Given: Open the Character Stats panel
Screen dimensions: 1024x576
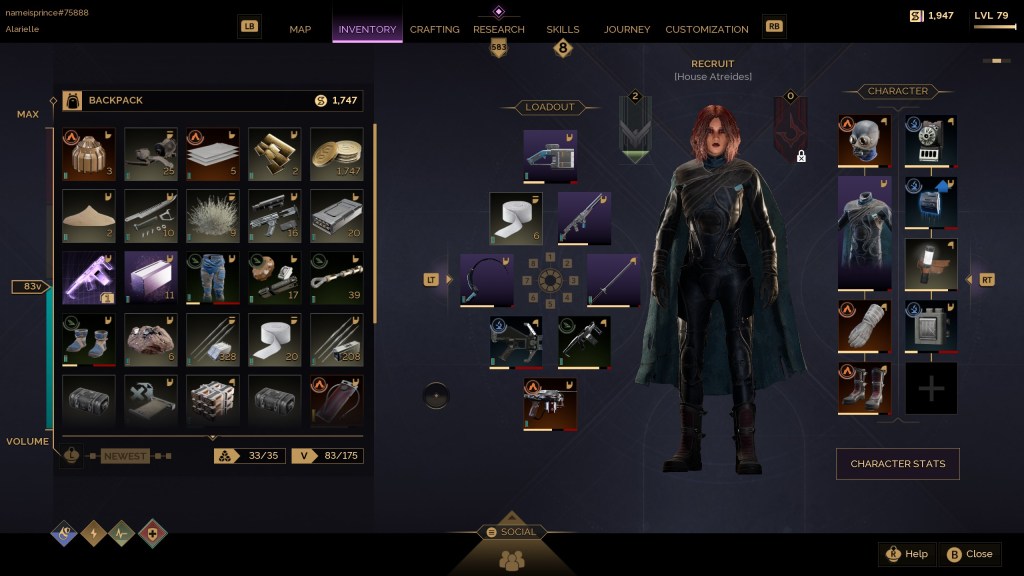Looking at the screenshot, I should [897, 464].
